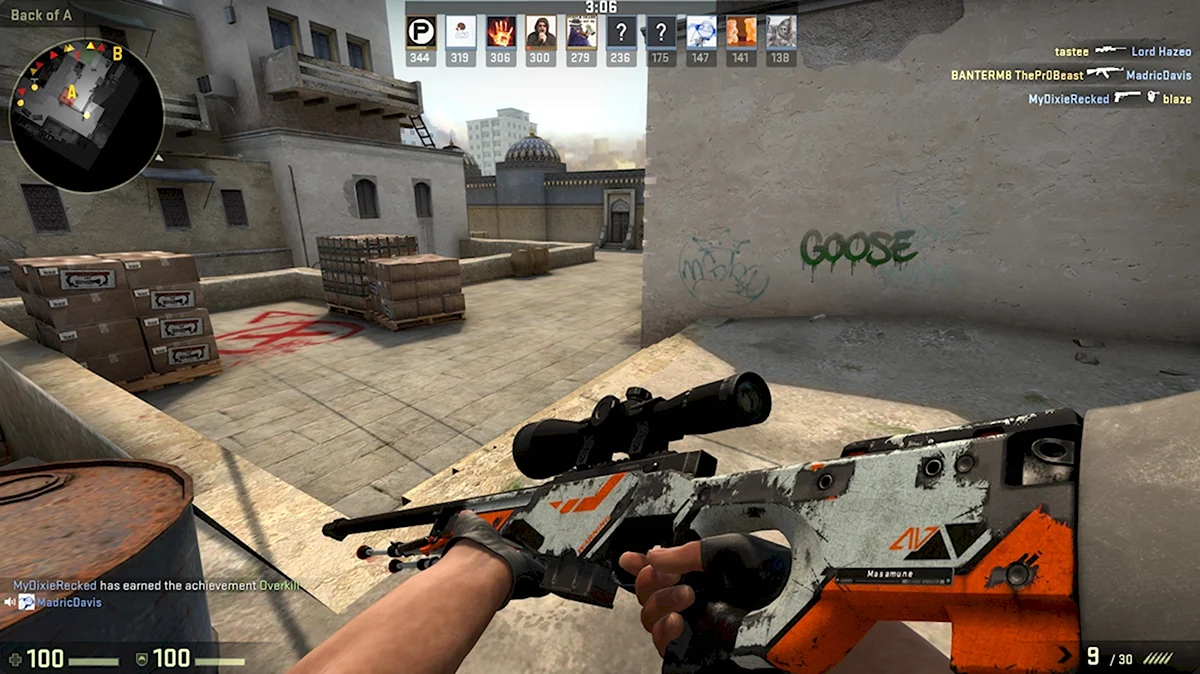Select the avatar with the black P logo
The height and width of the screenshot is (674, 1200).
(x=421, y=32)
